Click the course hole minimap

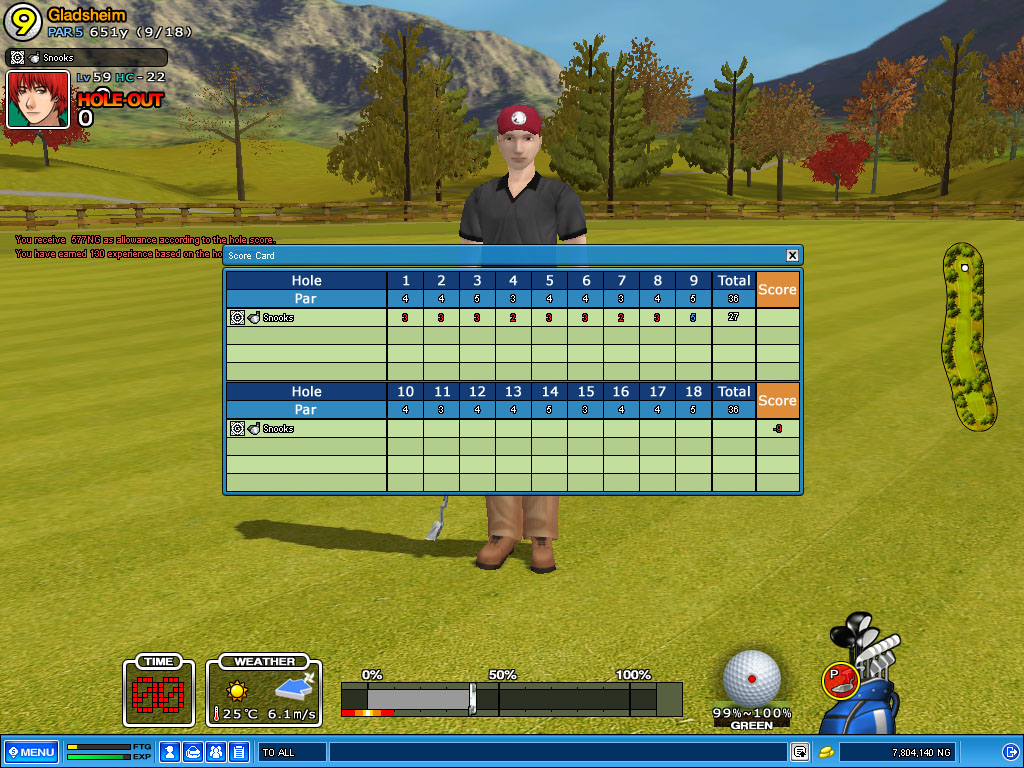(x=968, y=336)
